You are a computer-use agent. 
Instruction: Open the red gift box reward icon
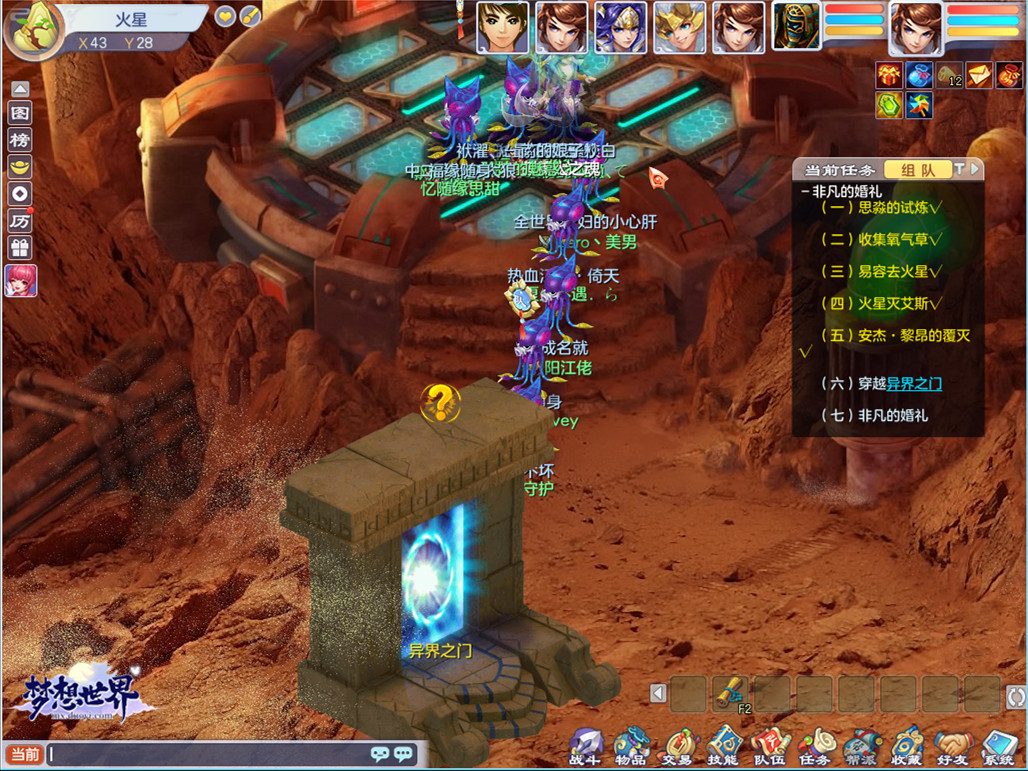(x=889, y=75)
